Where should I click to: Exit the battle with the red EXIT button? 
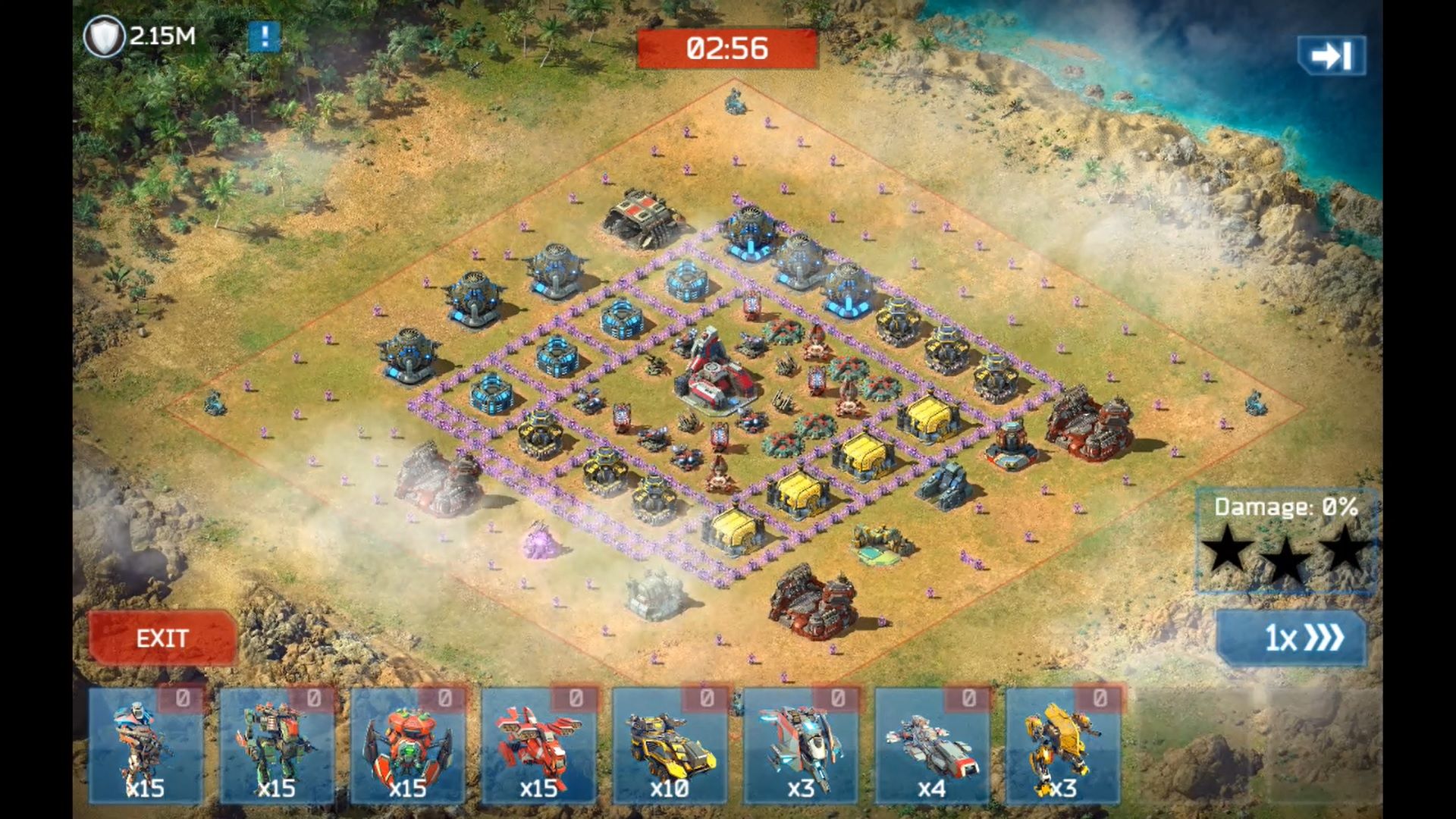(162, 638)
